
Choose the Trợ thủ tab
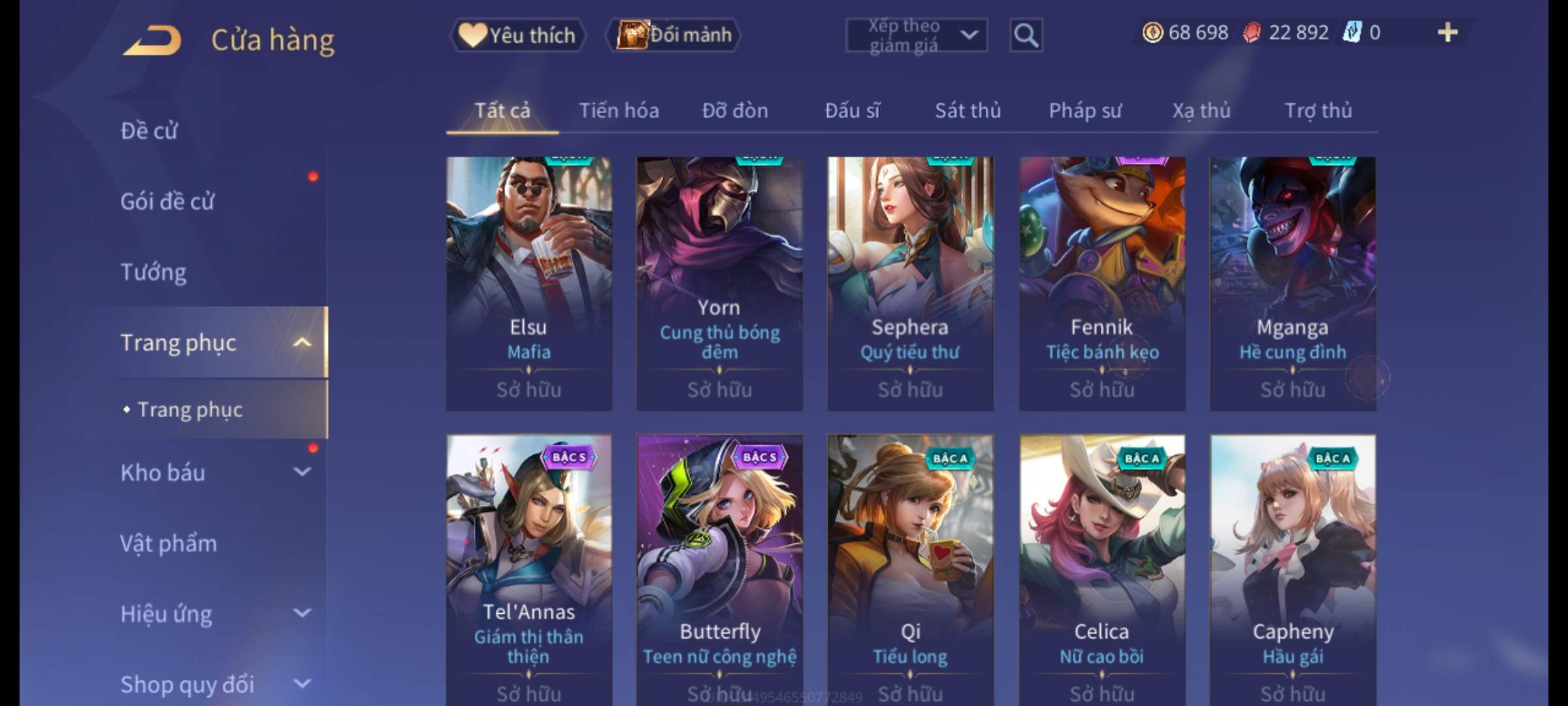1318,110
